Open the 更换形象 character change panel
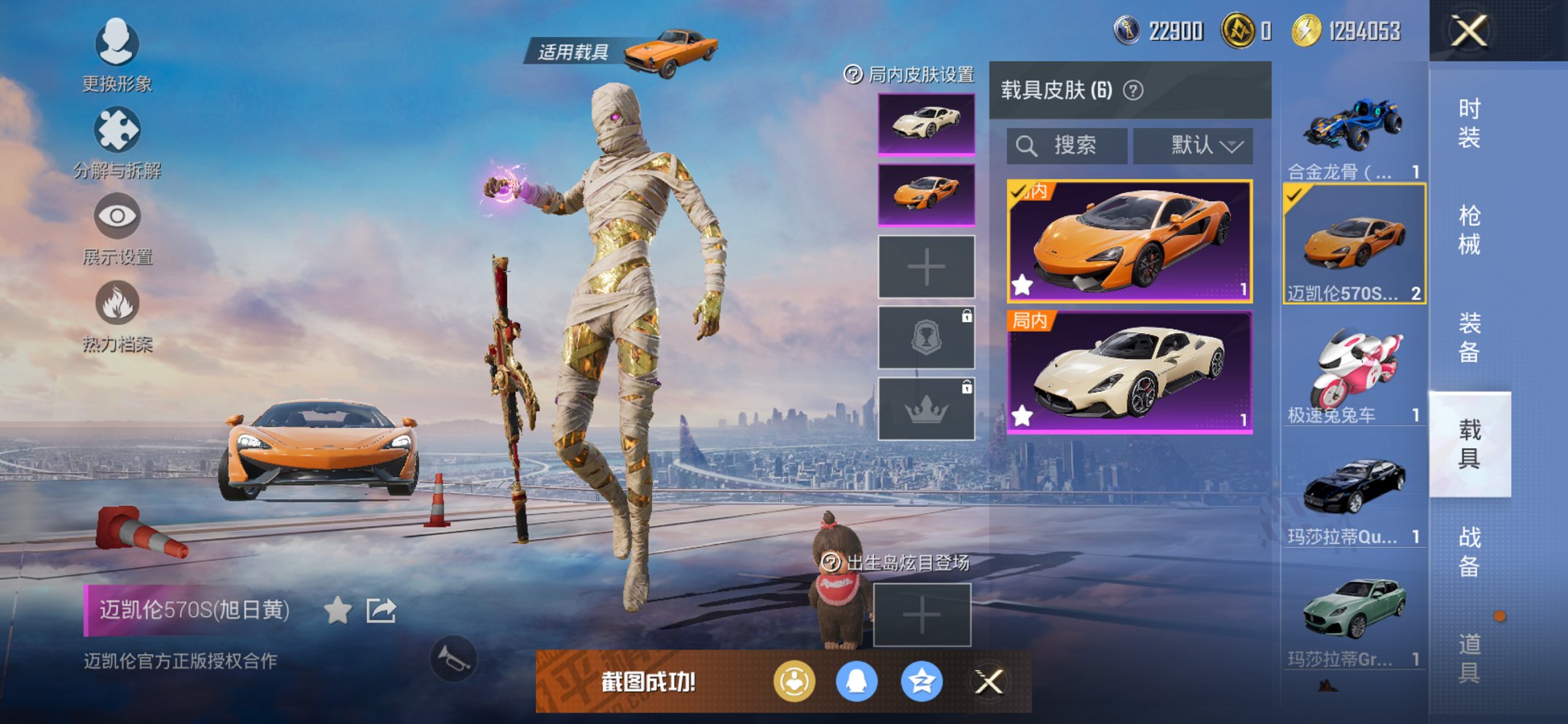Image resolution: width=1568 pixels, height=724 pixels. click(117, 58)
